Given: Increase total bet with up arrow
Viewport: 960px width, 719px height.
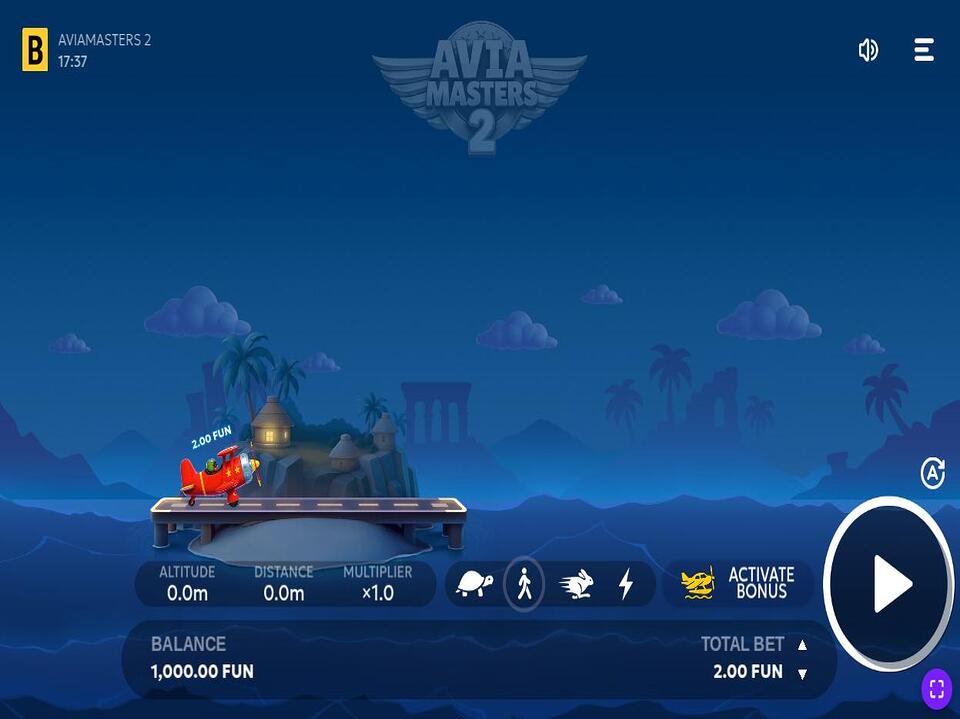Looking at the screenshot, I should (x=802, y=645).
